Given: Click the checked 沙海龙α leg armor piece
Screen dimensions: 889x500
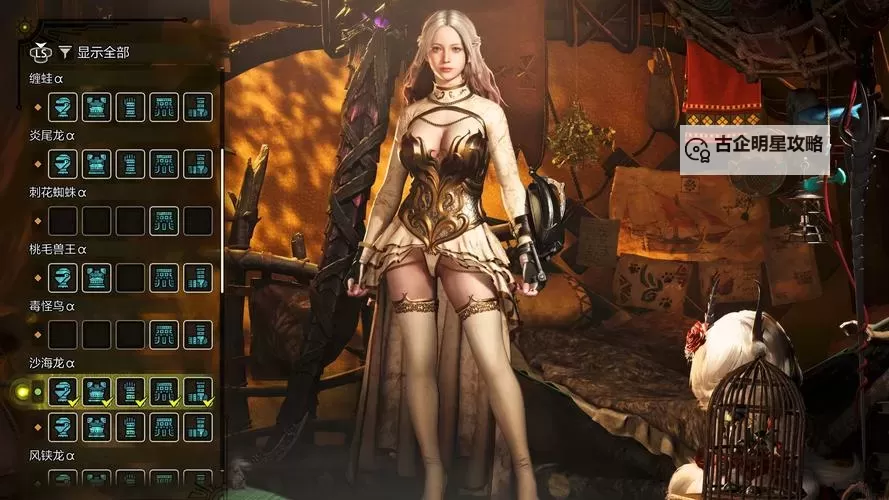Looking at the screenshot, I should click(x=198, y=392).
